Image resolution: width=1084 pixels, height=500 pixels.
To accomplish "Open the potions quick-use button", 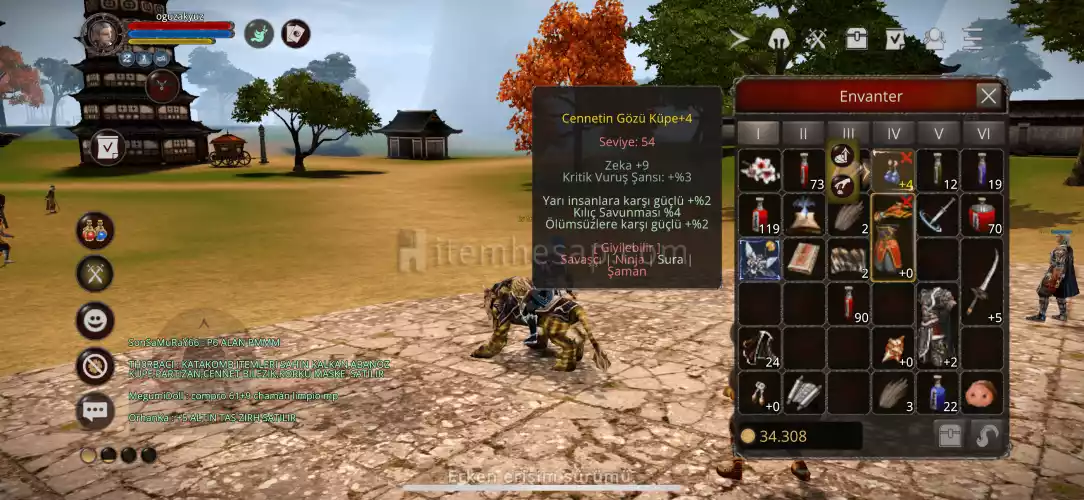I will click(95, 230).
